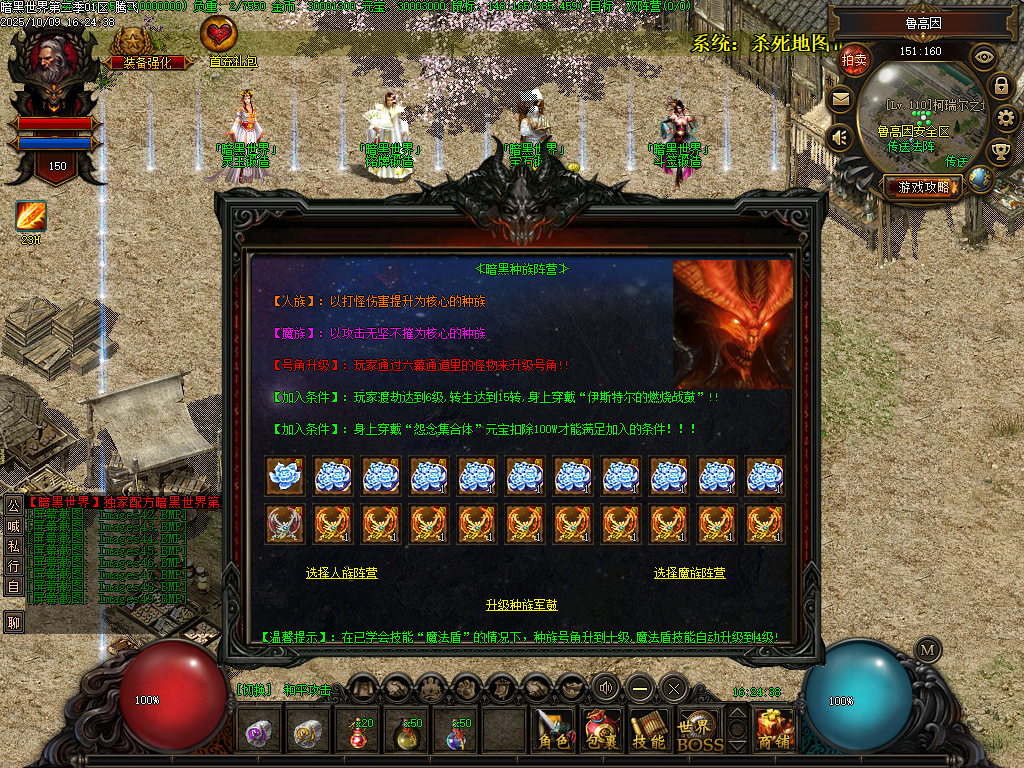The height and width of the screenshot is (768, 1024).
Task: Open the globe world map icon
Action: (980, 178)
